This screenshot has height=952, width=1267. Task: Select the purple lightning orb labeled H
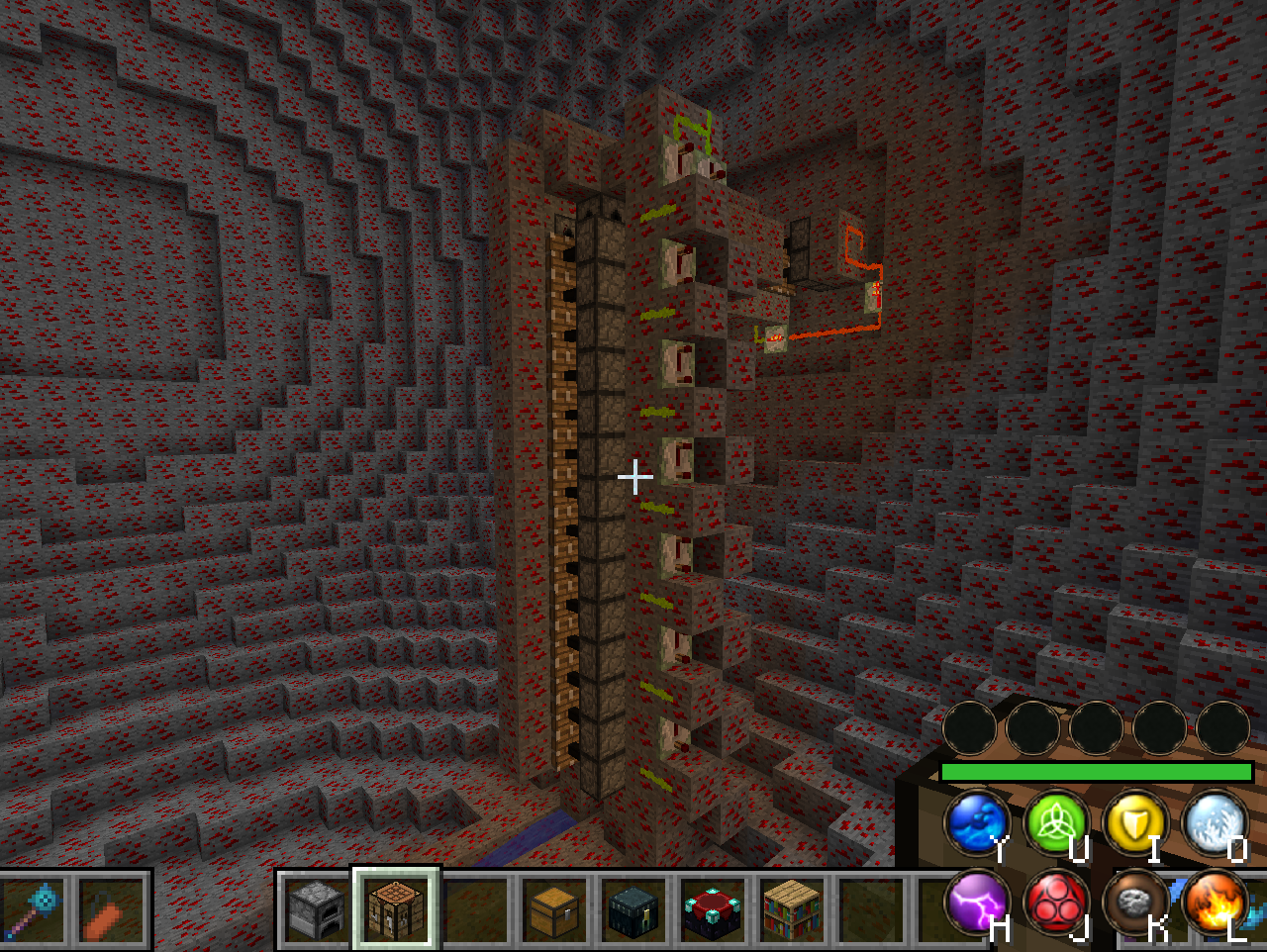pos(976,902)
